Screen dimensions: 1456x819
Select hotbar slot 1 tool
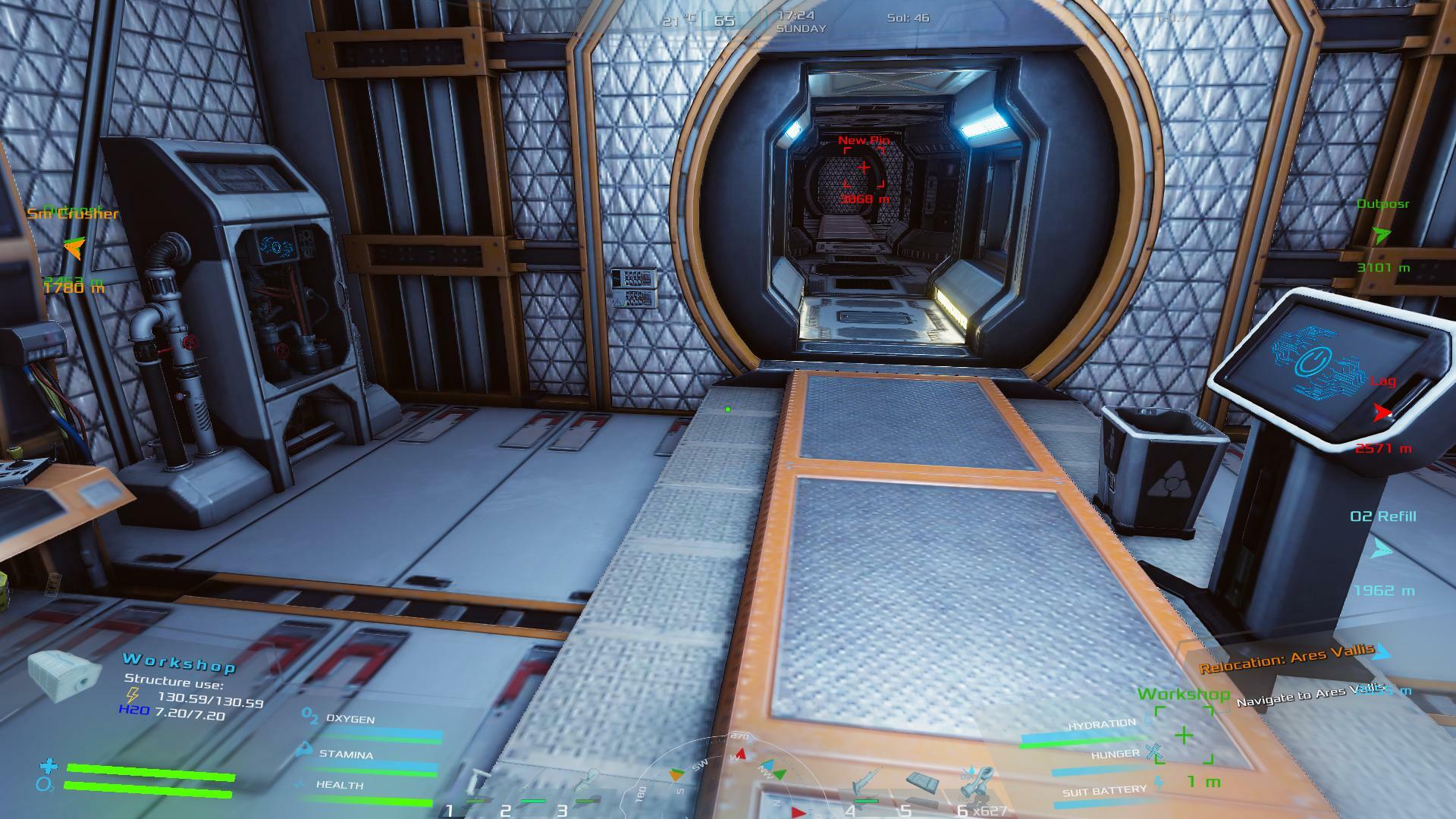pos(479,785)
